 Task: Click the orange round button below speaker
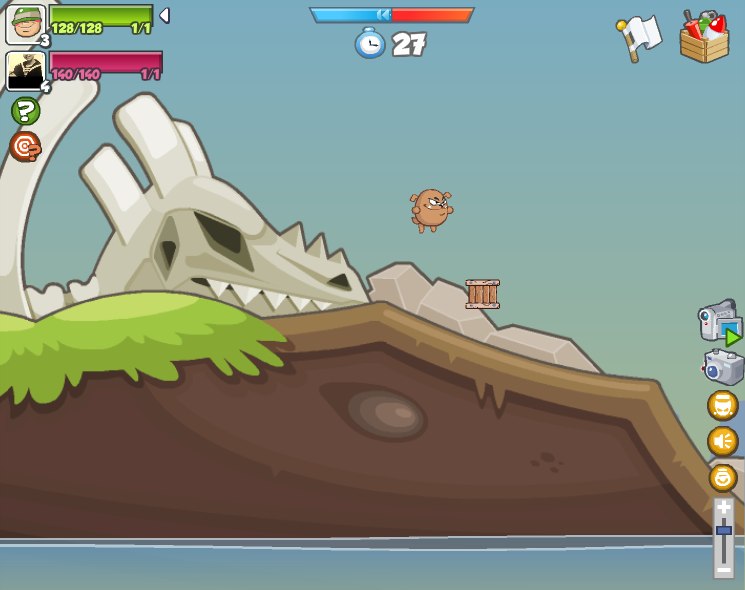pos(723,477)
